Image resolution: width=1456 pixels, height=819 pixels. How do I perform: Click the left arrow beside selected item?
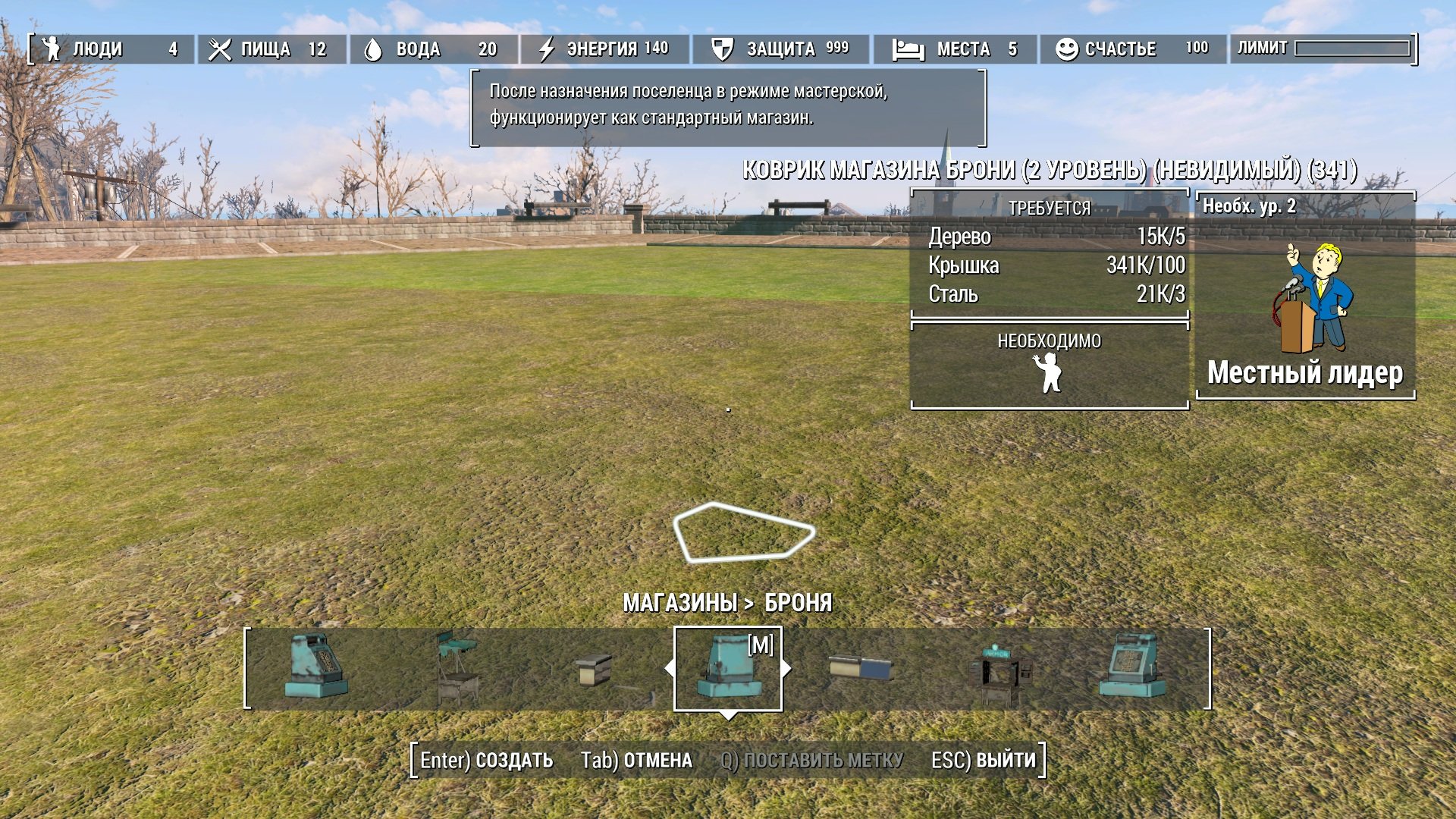pyautogui.click(x=669, y=668)
